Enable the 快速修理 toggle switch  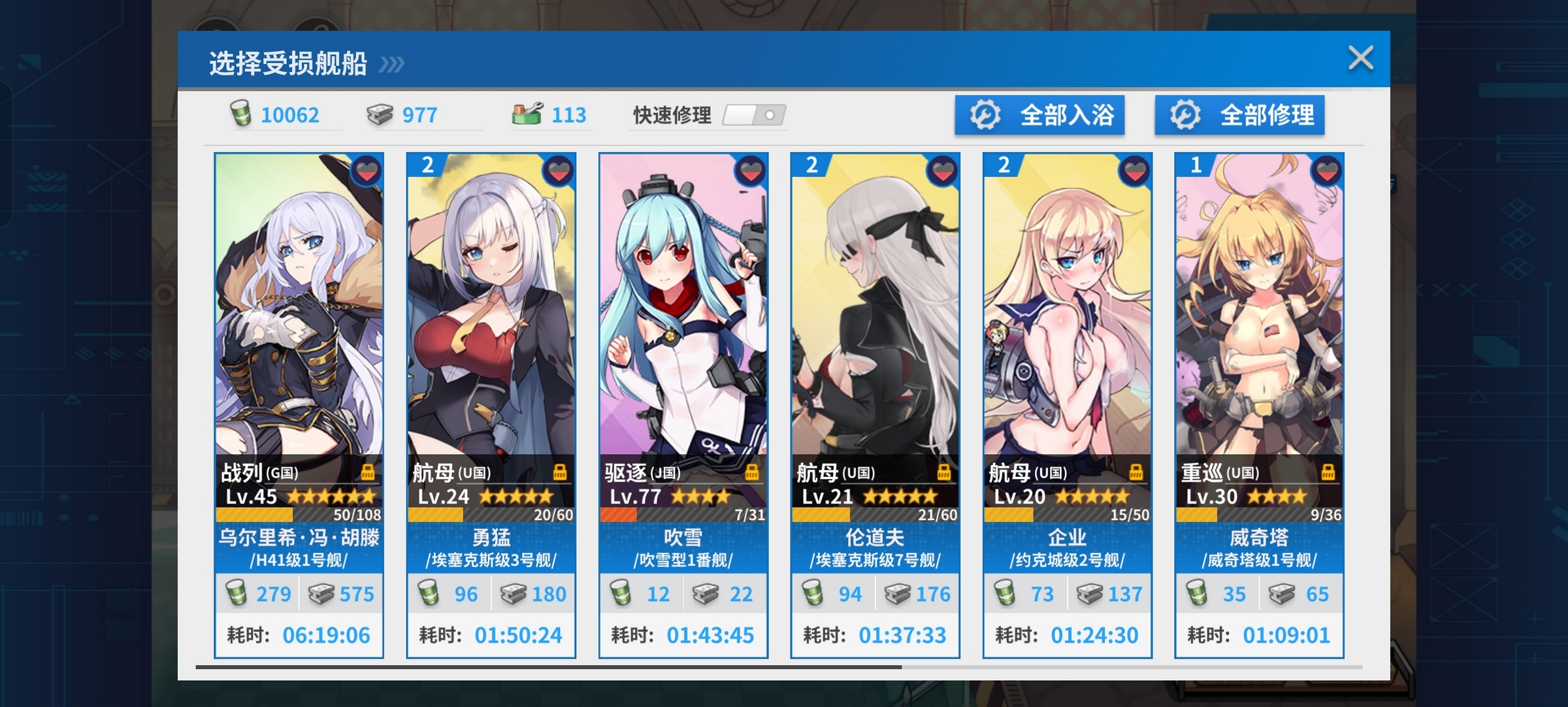(755, 115)
